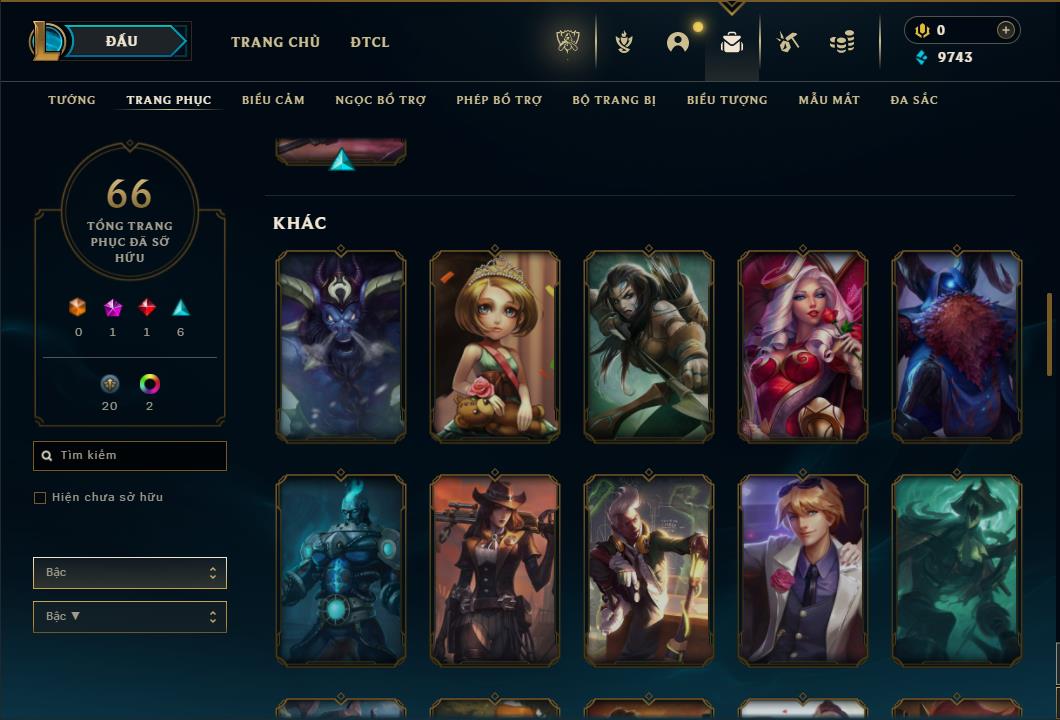1060x720 pixels.
Task: Select the ĐA SẮC tab
Action: tap(914, 100)
